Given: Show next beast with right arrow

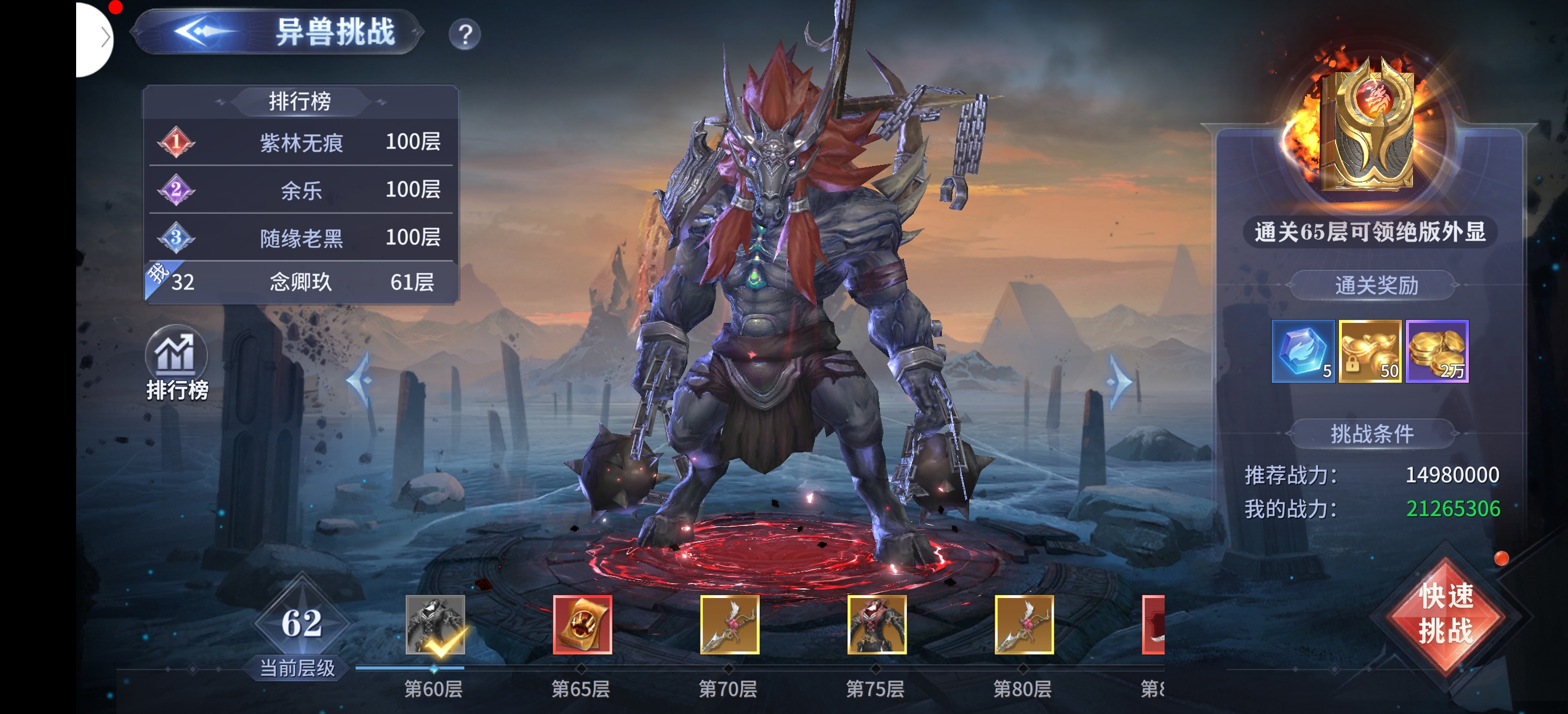Looking at the screenshot, I should coord(1119,381).
